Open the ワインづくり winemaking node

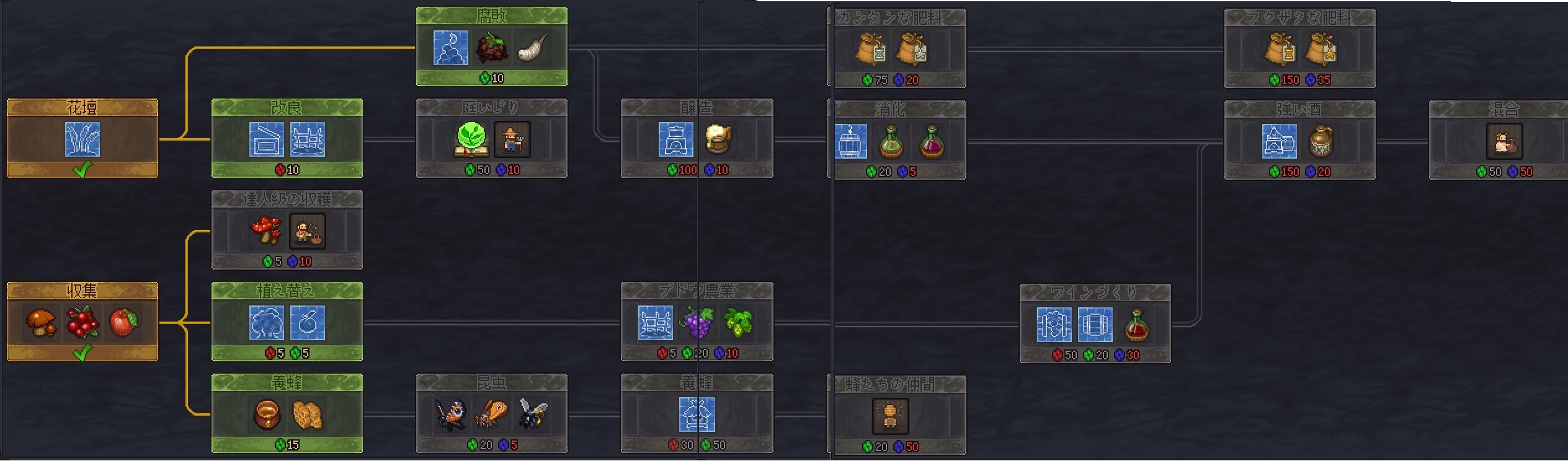click(1095, 323)
